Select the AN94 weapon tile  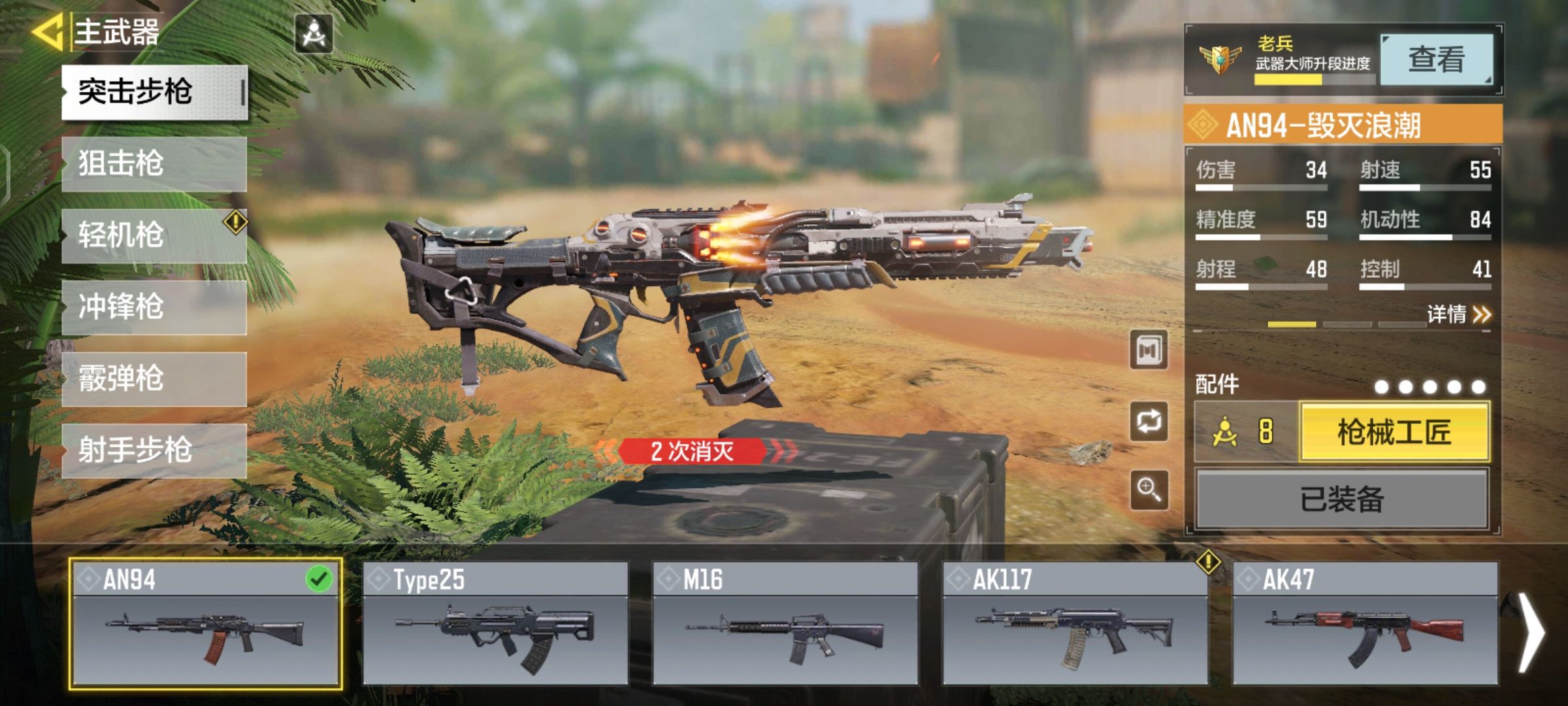(205, 624)
